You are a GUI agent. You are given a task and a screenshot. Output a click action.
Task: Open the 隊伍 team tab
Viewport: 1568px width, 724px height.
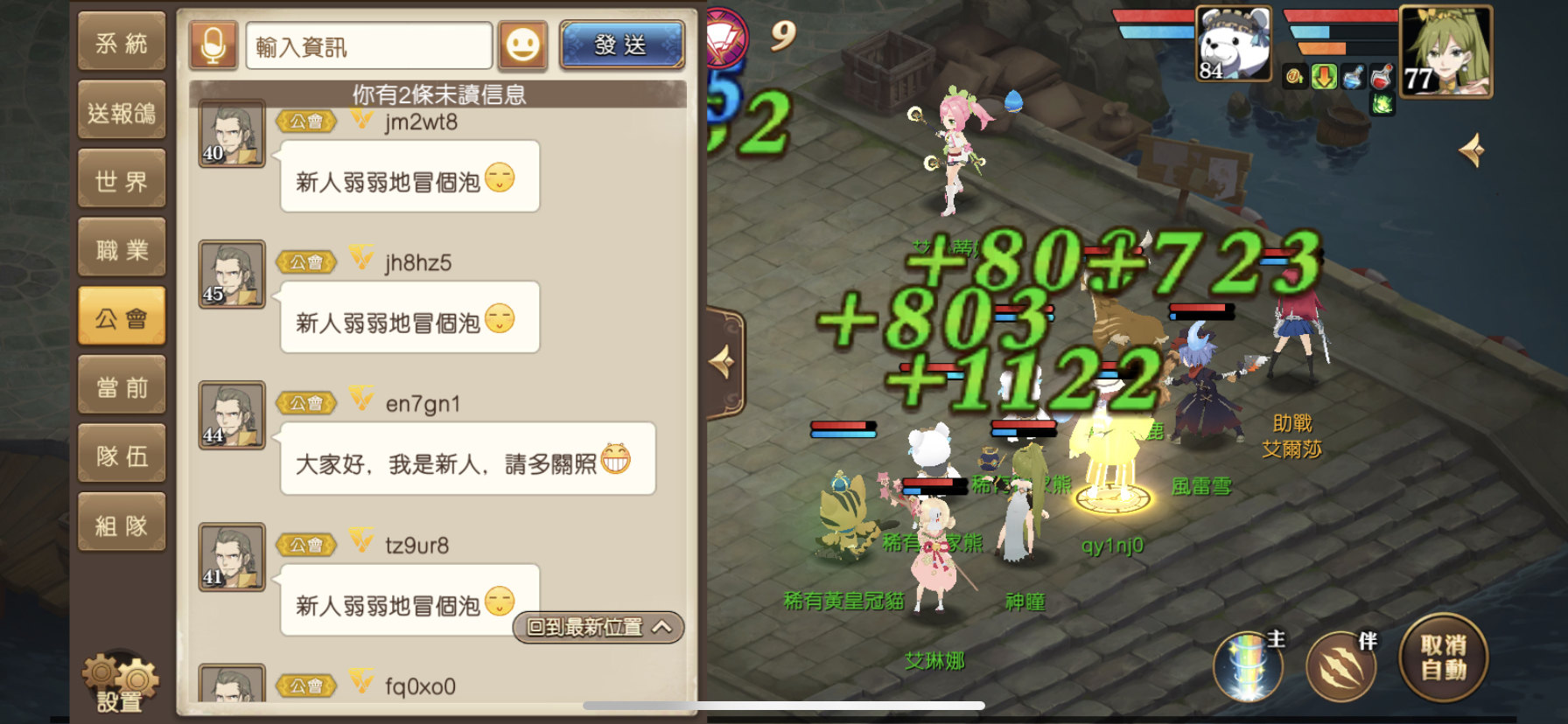pyautogui.click(x=122, y=453)
